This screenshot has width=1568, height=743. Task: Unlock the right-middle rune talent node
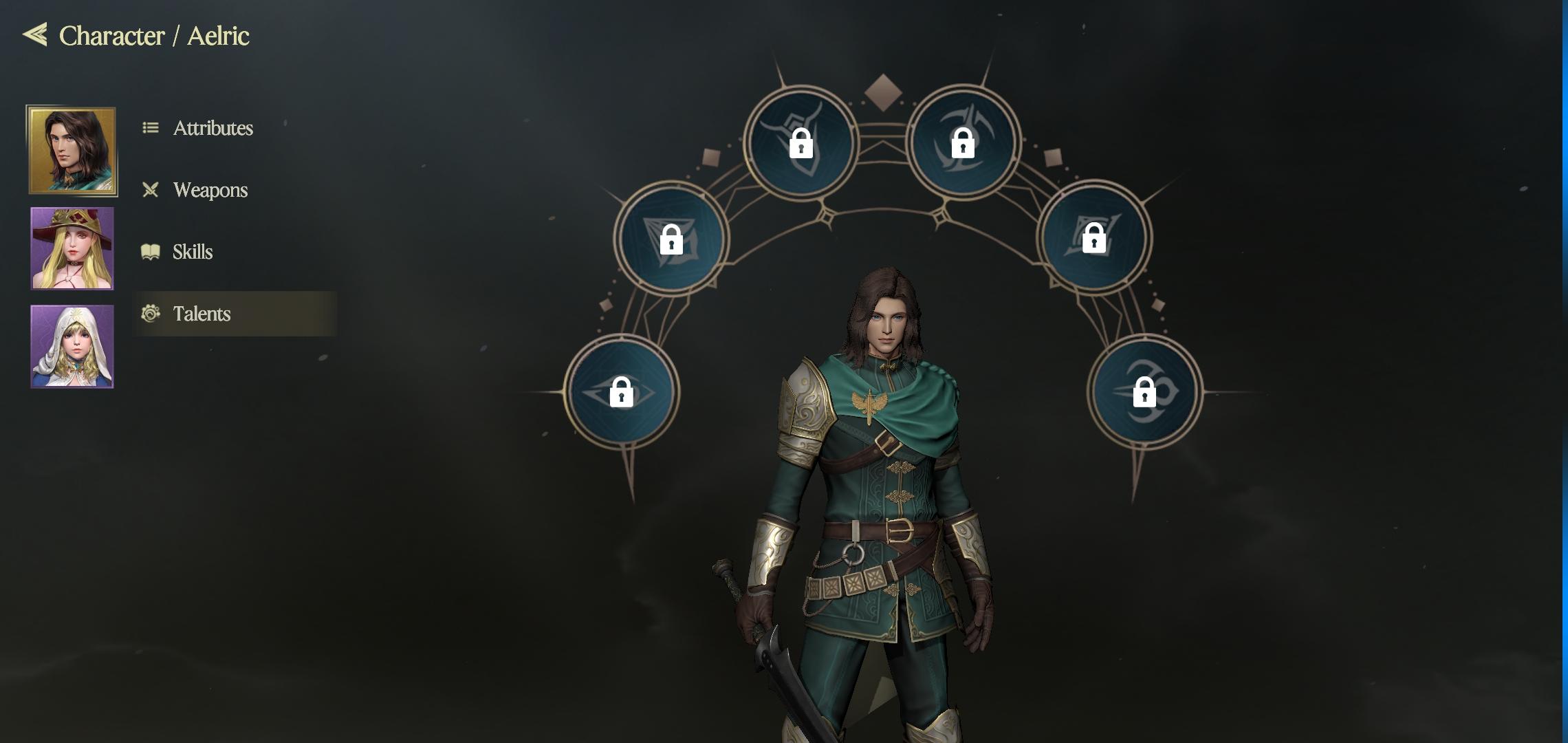click(x=1096, y=238)
